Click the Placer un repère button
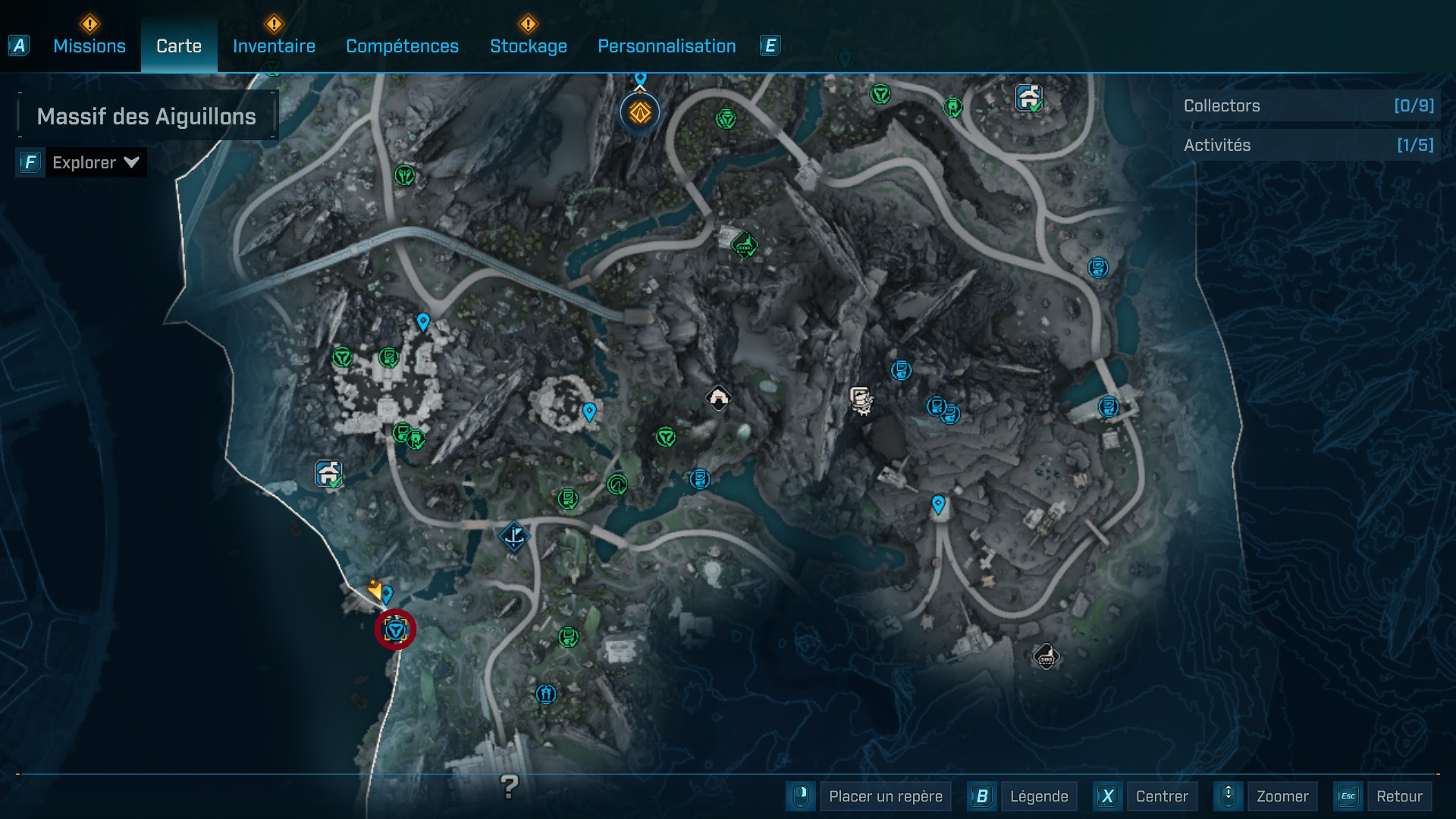Viewport: 1456px width, 819px height. click(885, 796)
